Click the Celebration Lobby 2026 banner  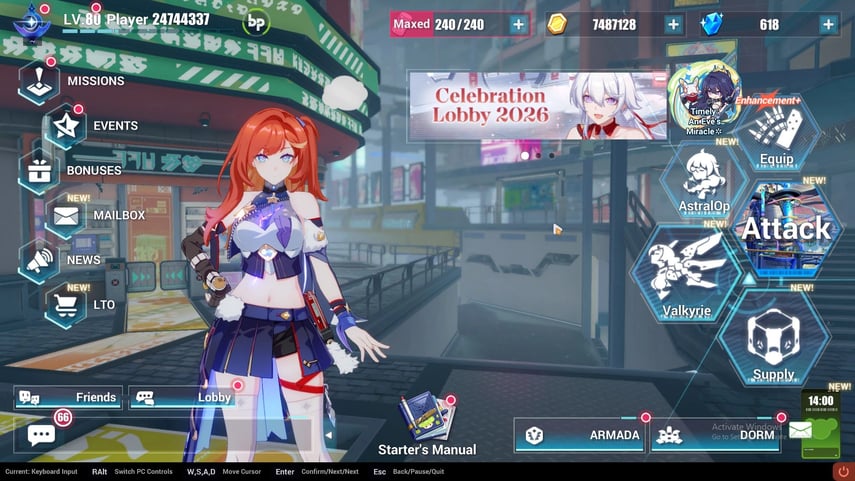click(538, 106)
